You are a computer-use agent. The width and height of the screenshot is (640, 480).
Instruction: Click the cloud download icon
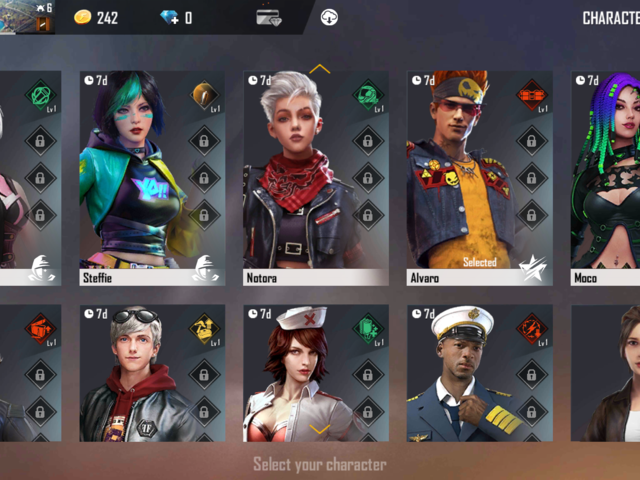329,17
